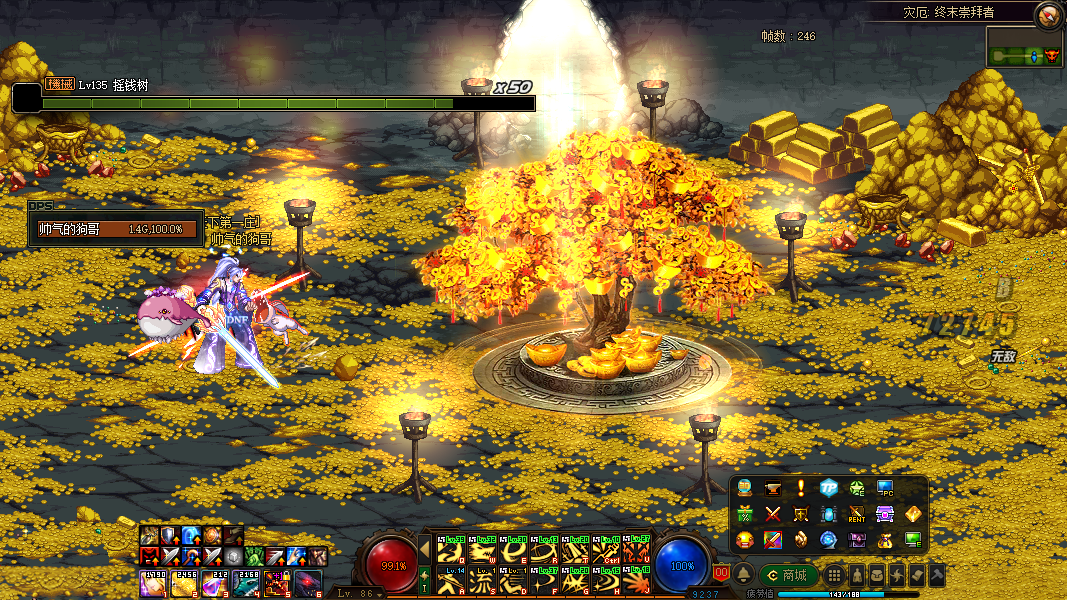Viewport: 1067px width, 600px height.
Task: Open the gold money bag icon
Action: click(885, 540)
